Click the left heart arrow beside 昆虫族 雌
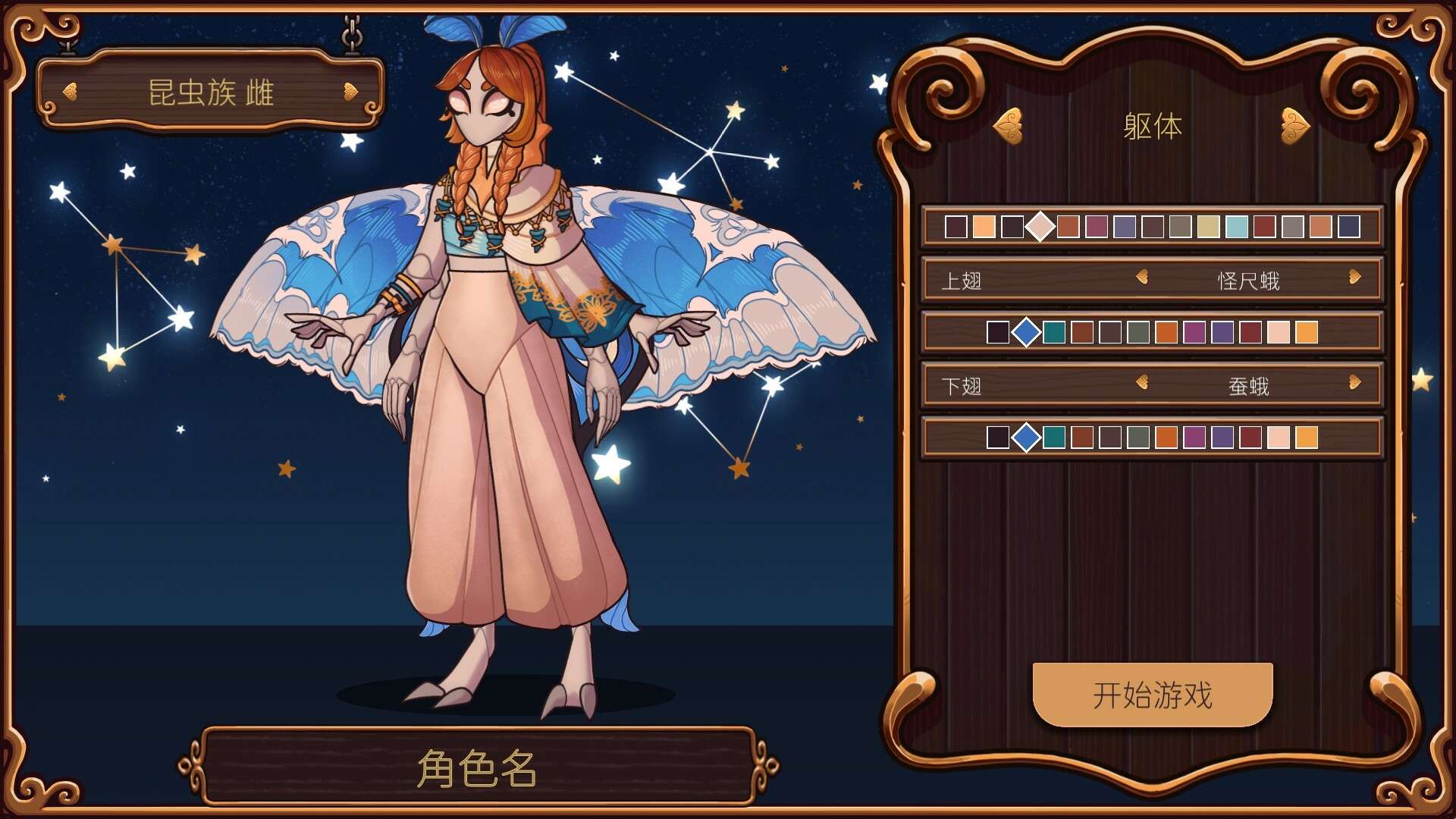This screenshot has height=819, width=1456. tap(69, 90)
